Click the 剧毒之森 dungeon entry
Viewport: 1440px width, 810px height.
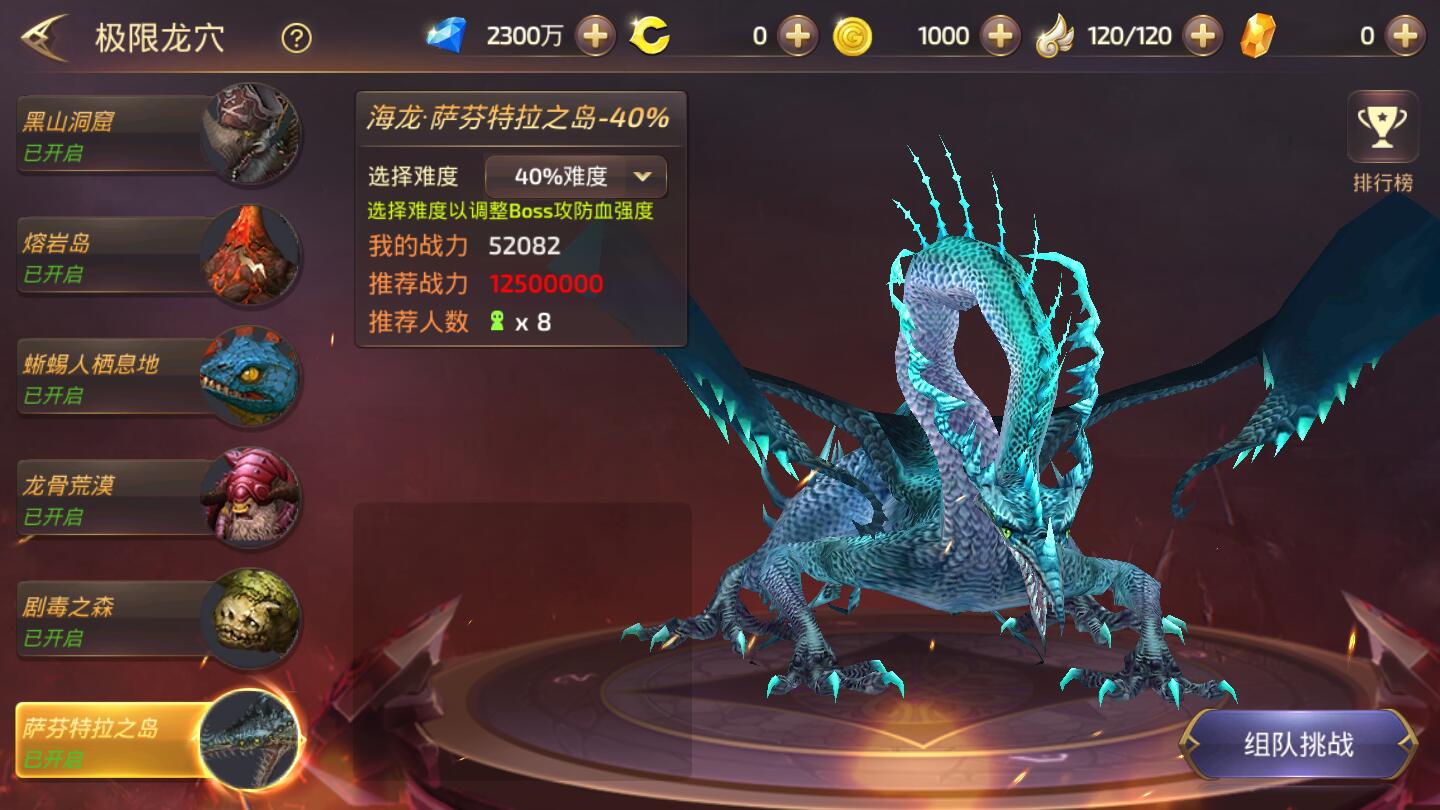point(120,620)
